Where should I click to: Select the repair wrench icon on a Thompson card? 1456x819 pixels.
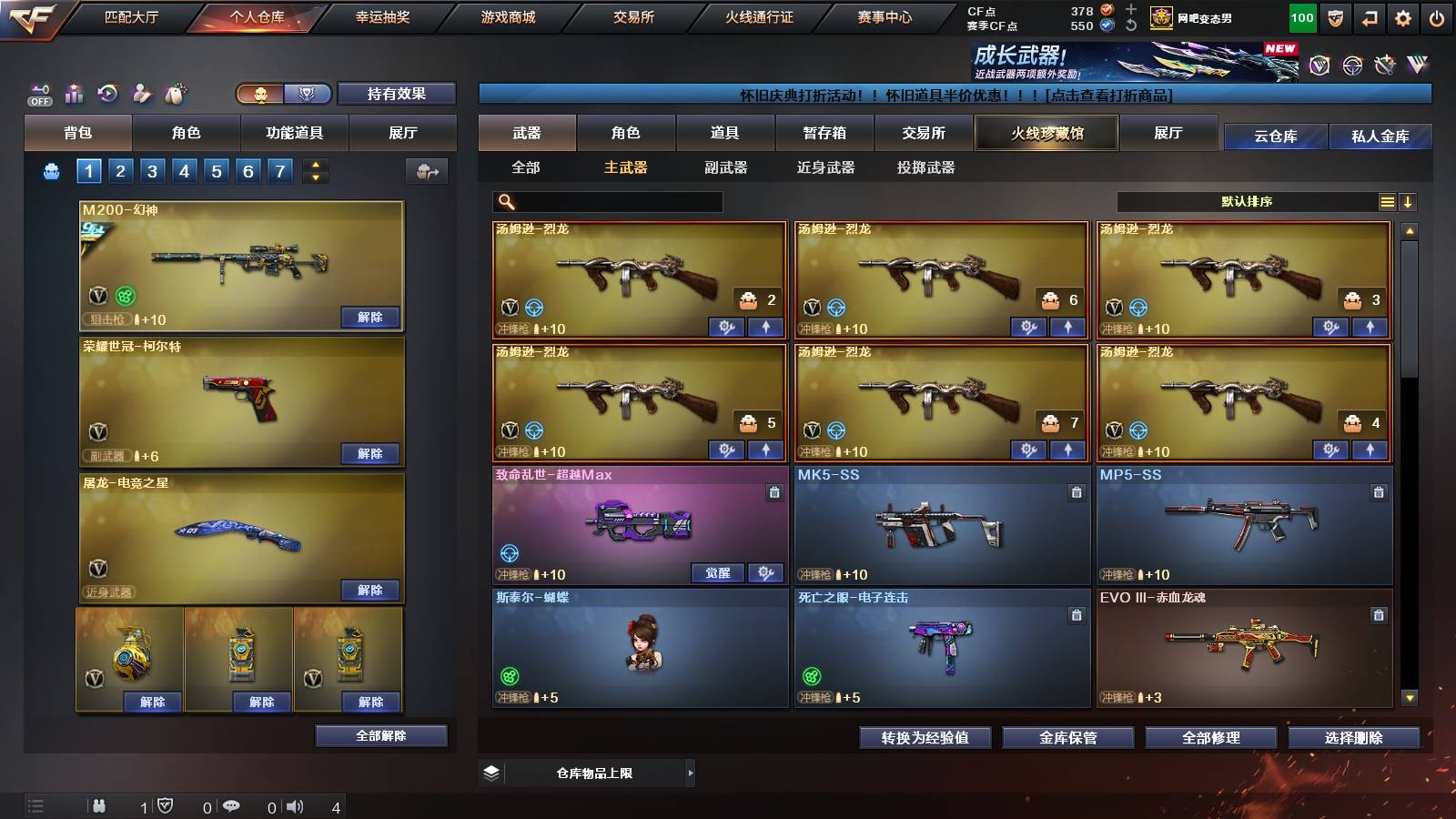[x=728, y=327]
